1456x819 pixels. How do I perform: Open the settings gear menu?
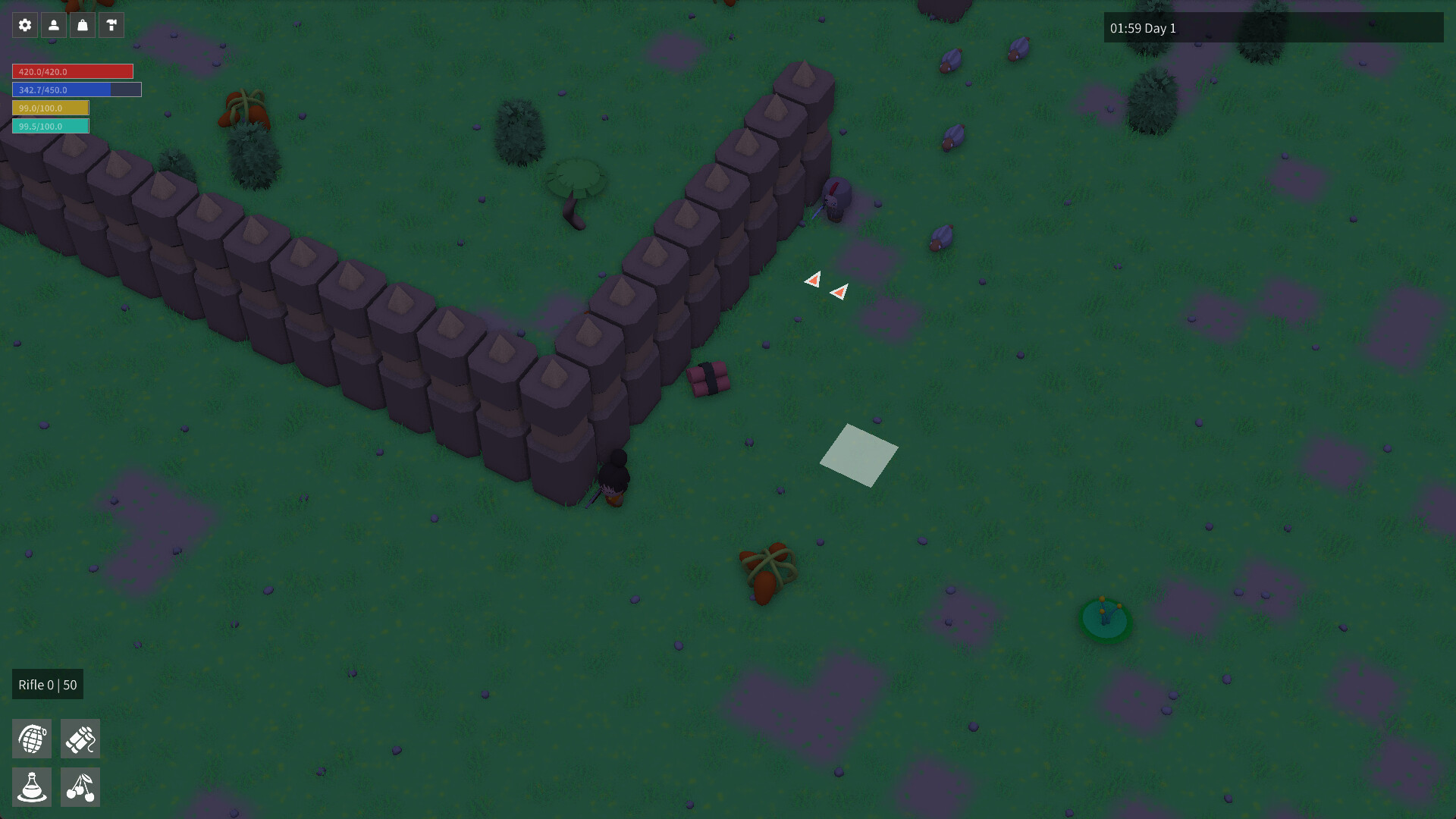(25, 24)
